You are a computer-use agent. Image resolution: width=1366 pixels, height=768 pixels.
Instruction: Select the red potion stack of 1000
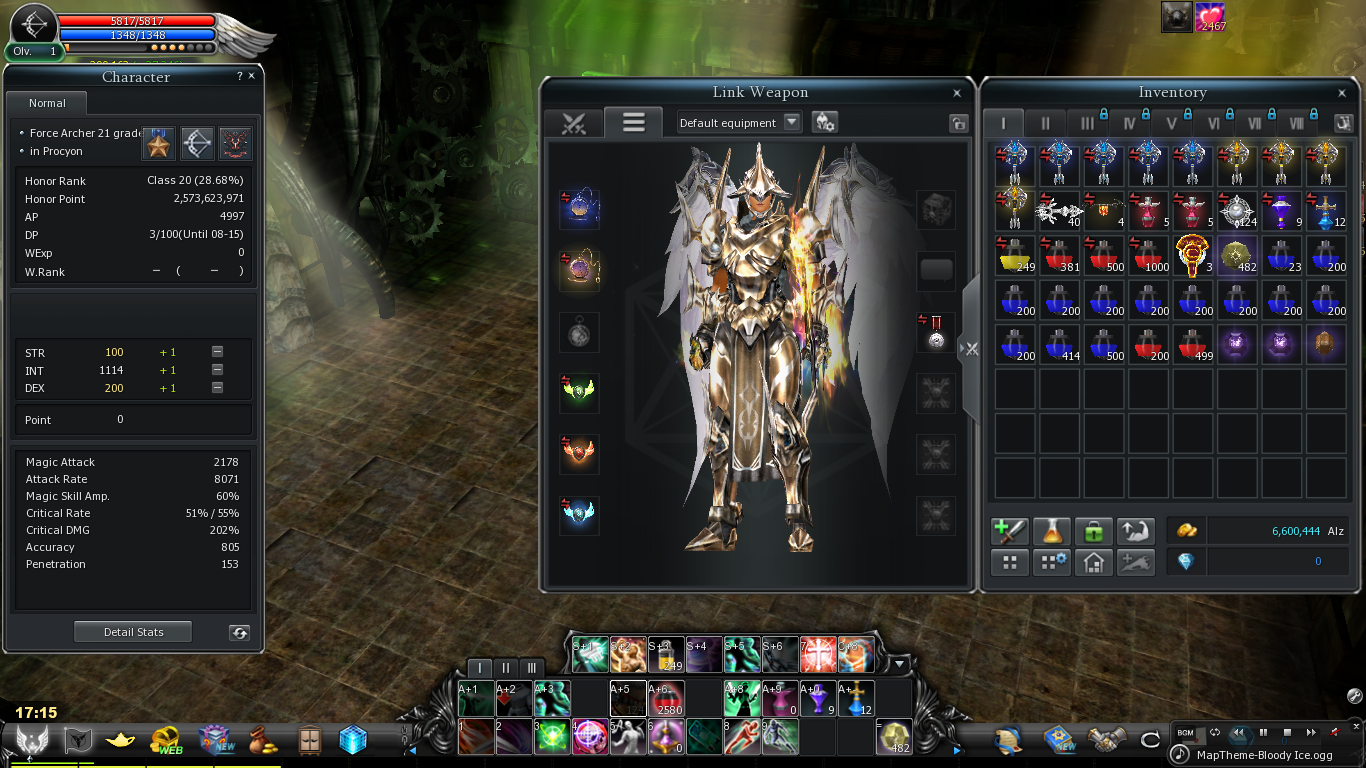click(x=1147, y=255)
